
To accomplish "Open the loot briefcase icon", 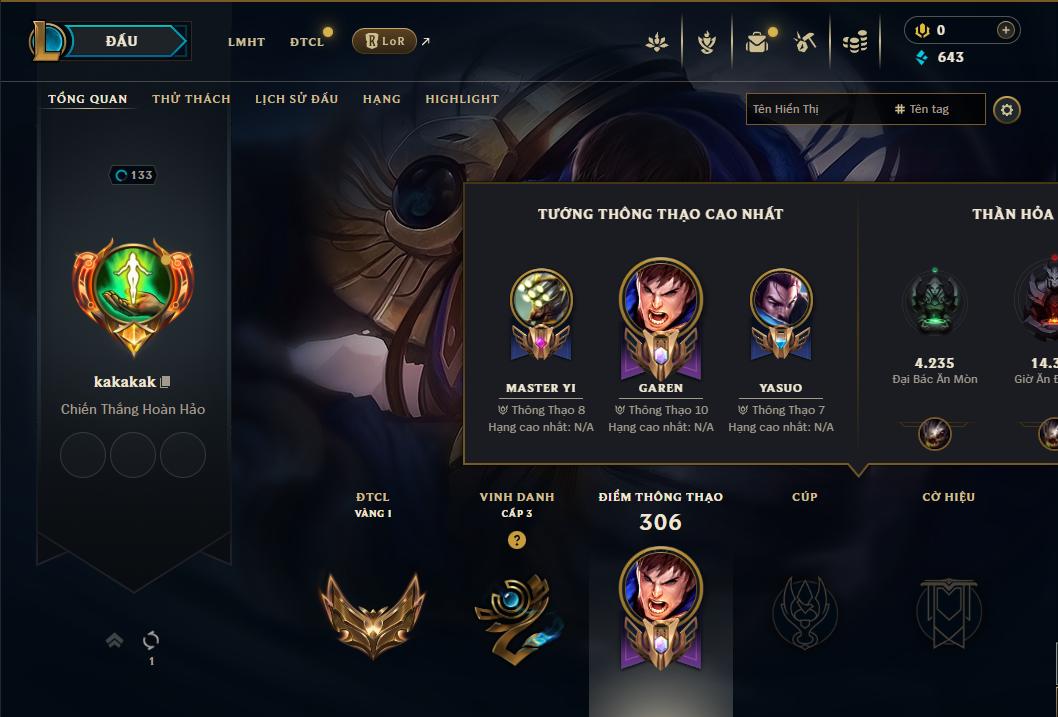I will tap(757, 42).
